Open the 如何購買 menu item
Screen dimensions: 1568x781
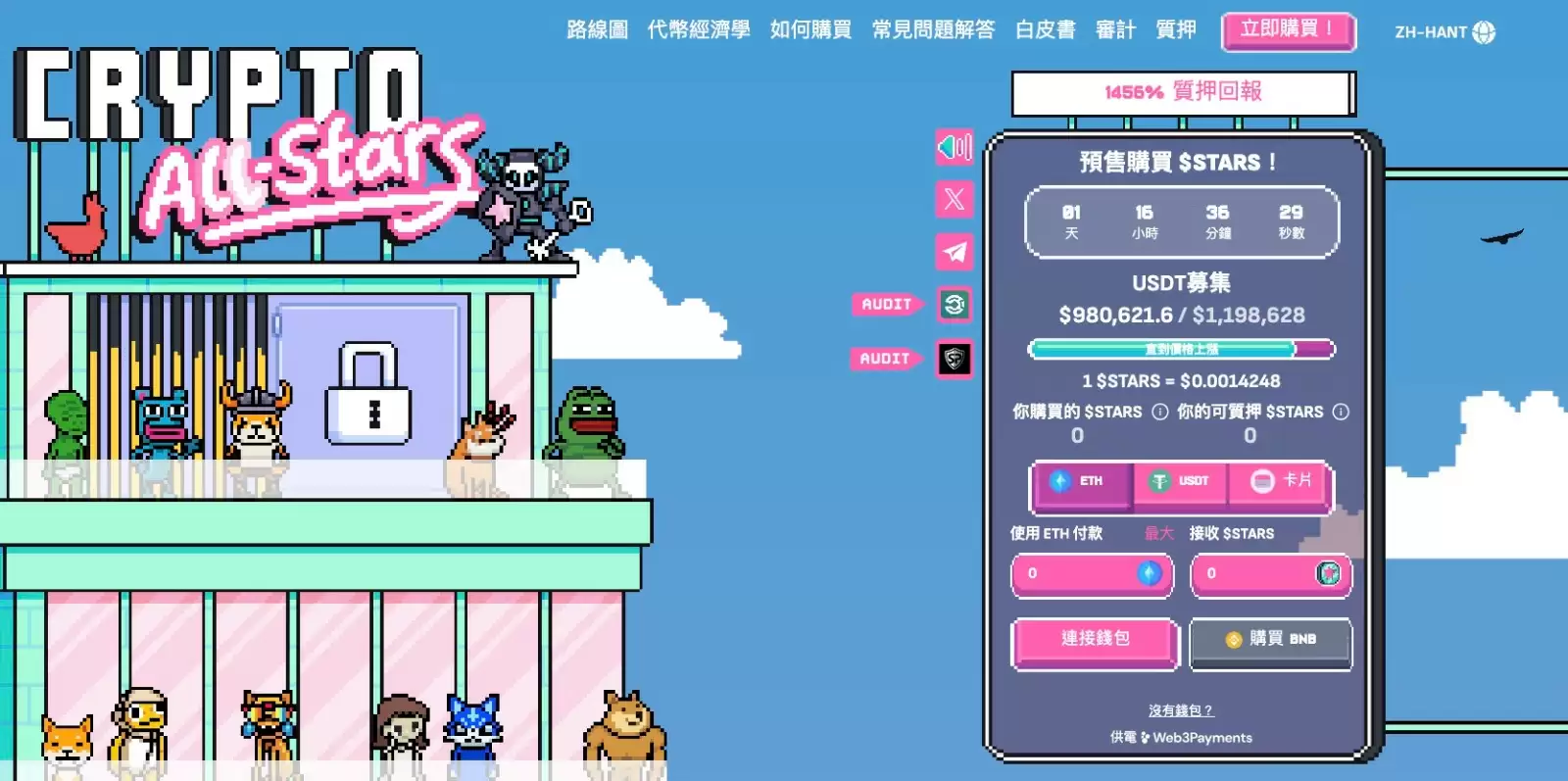tap(809, 30)
